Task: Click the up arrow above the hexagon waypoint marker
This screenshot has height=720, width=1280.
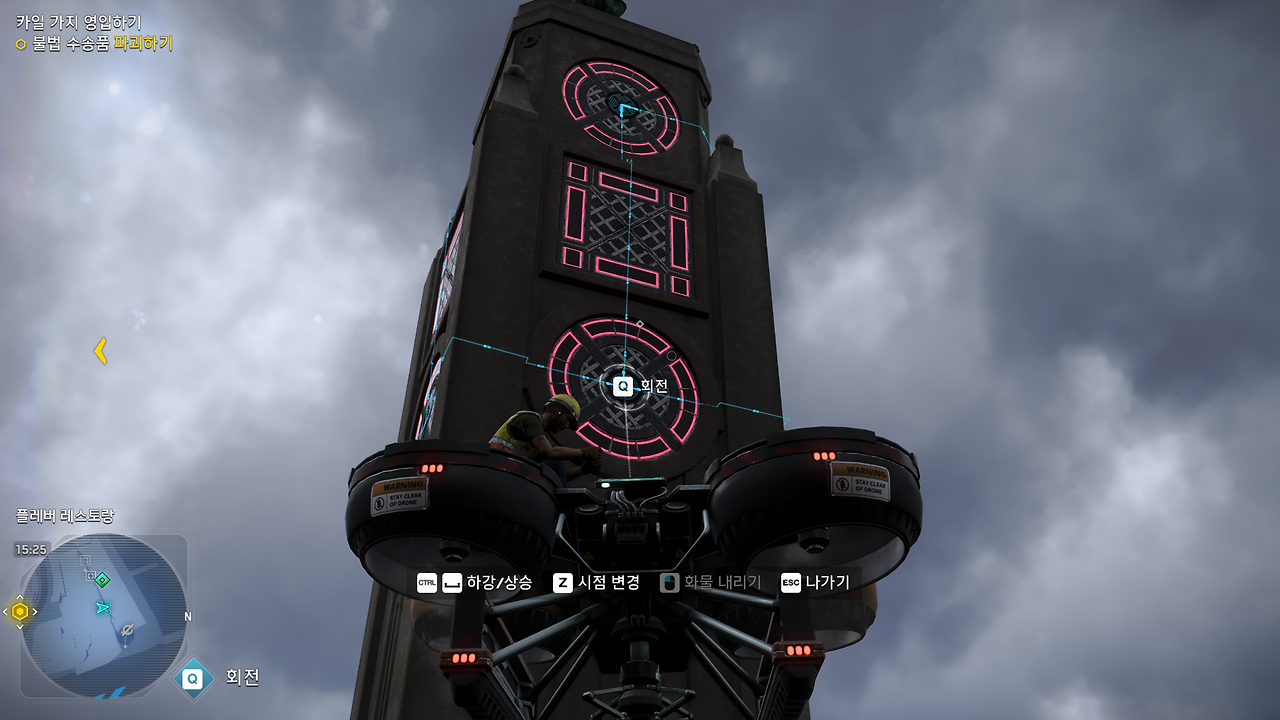Action: point(19,597)
